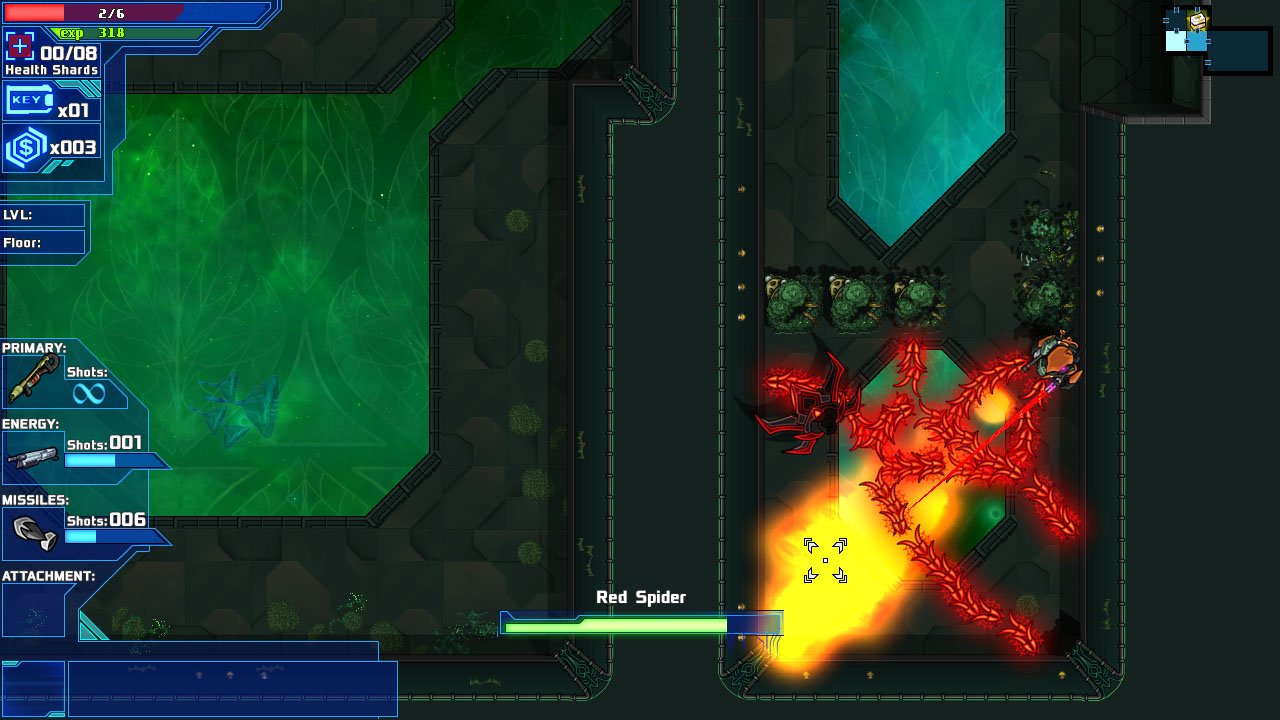Expand the LVL info panel

40,214
